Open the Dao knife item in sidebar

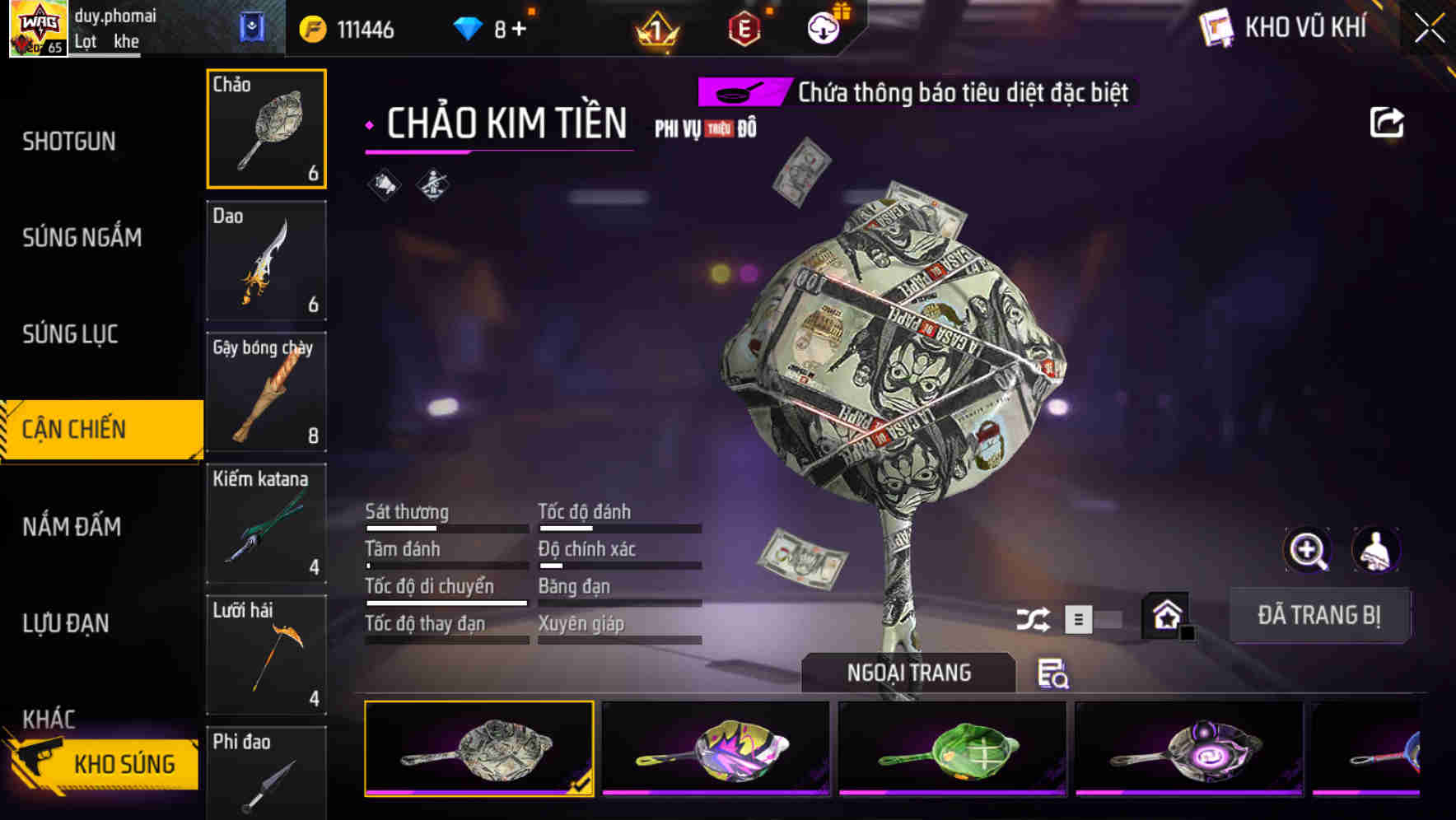[x=266, y=260]
